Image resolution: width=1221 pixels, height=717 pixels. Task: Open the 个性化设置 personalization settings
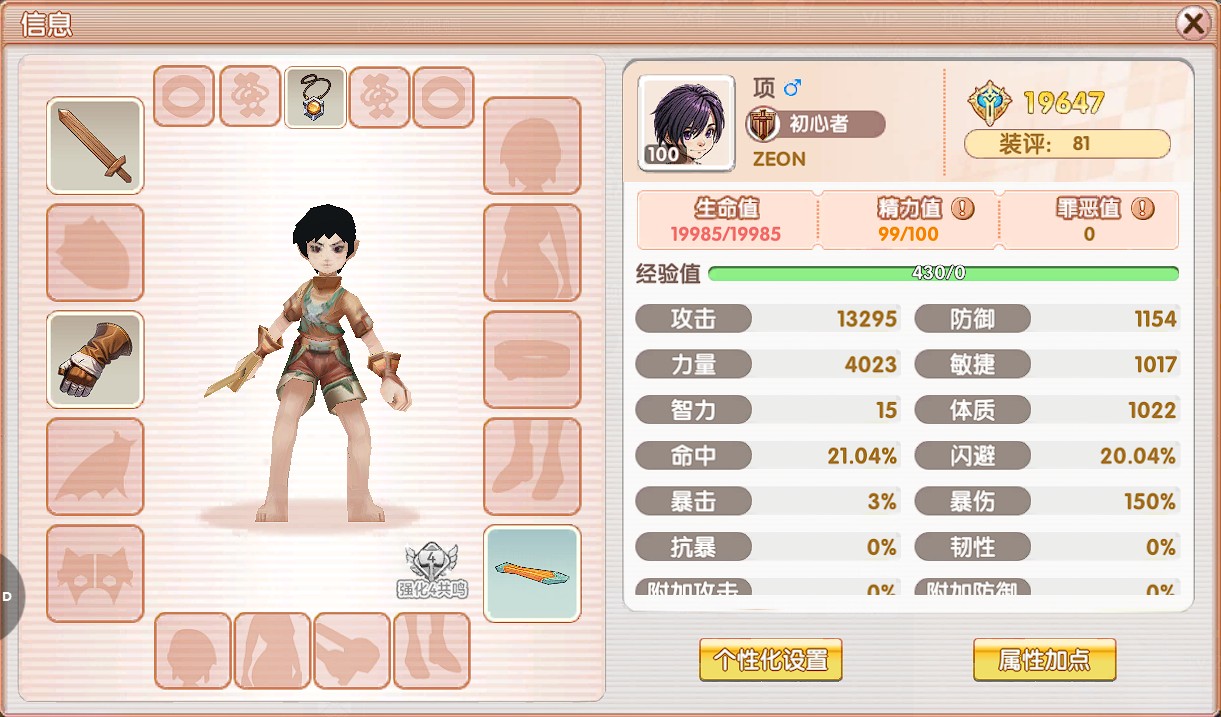pos(770,660)
